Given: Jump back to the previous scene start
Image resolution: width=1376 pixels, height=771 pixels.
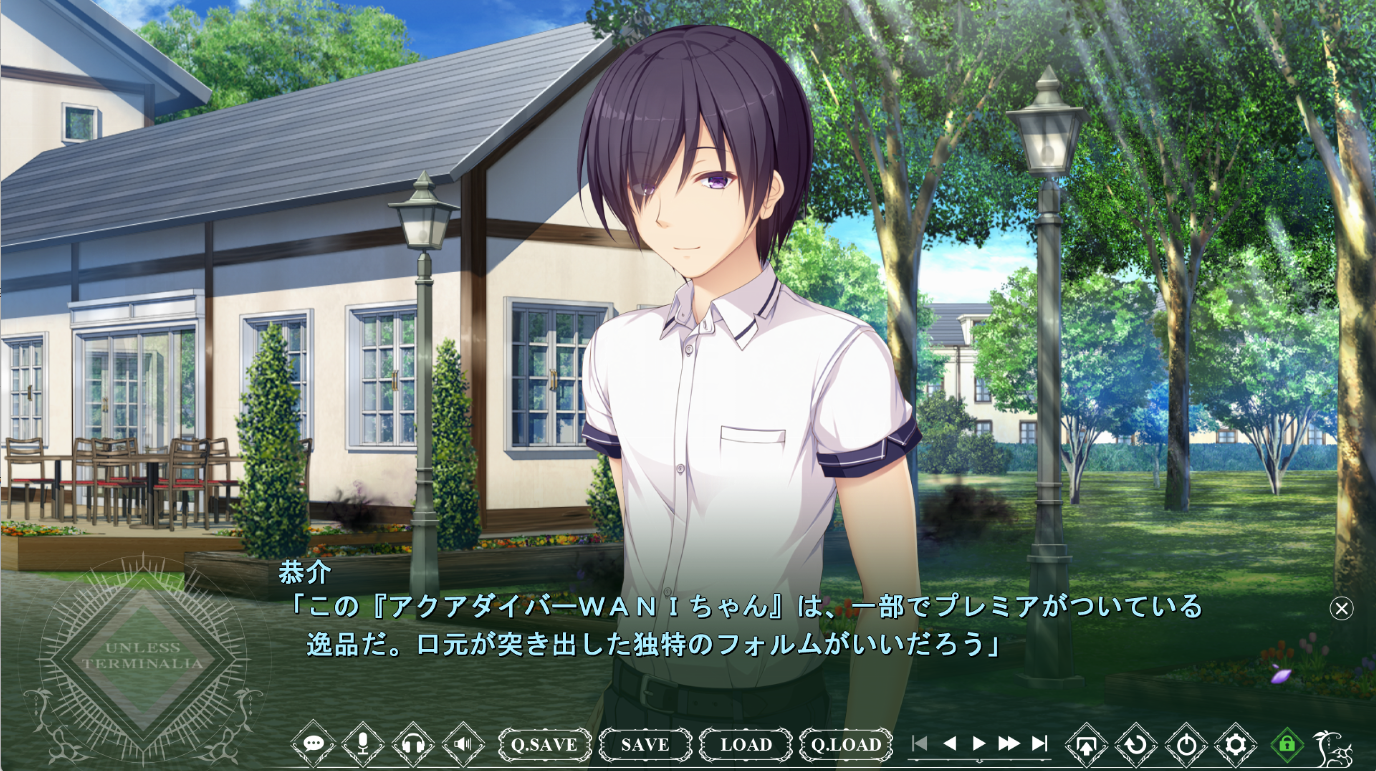Looking at the screenshot, I should click(920, 743).
